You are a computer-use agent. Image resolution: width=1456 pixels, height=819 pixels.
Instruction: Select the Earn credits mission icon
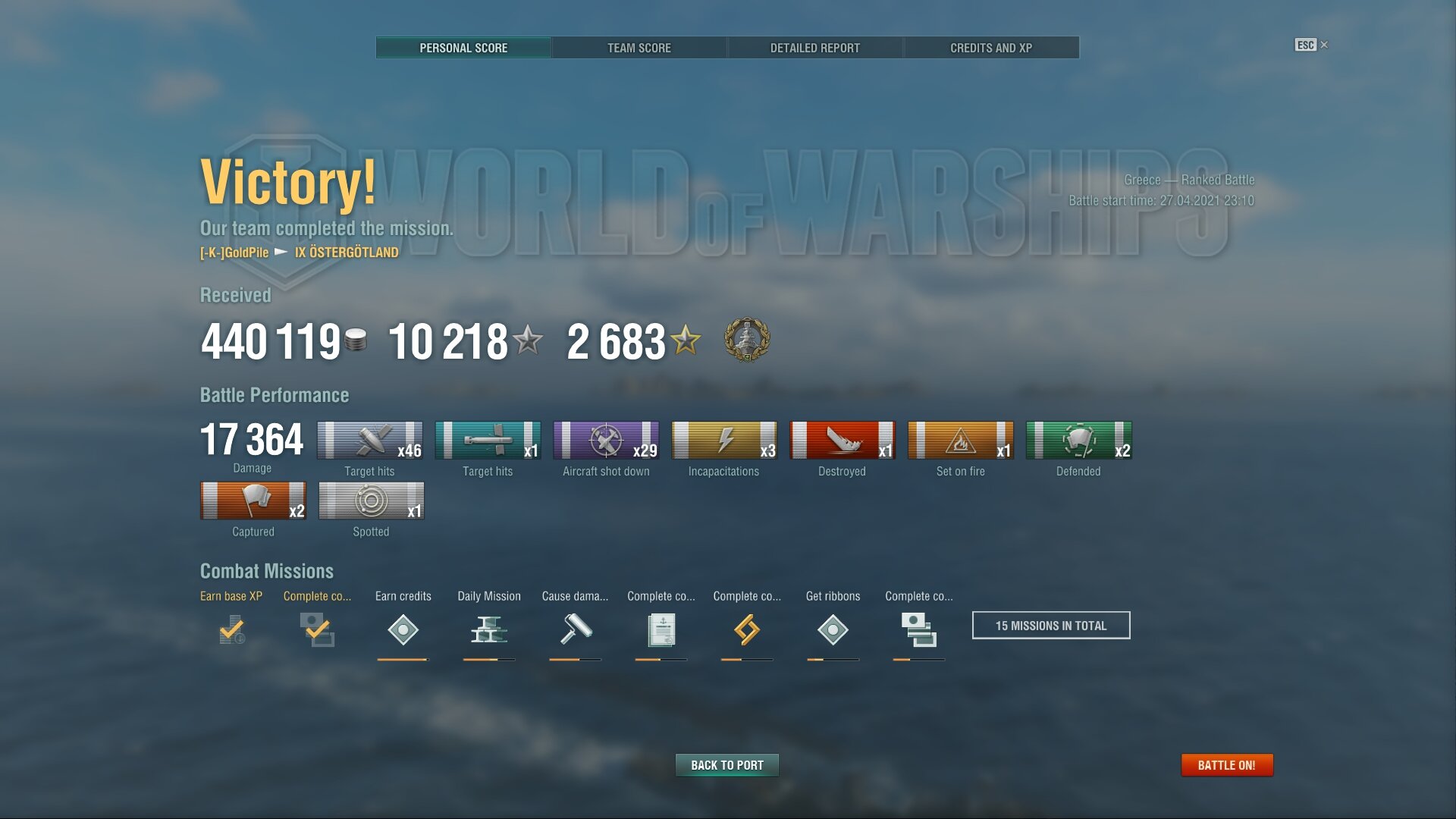point(403,629)
